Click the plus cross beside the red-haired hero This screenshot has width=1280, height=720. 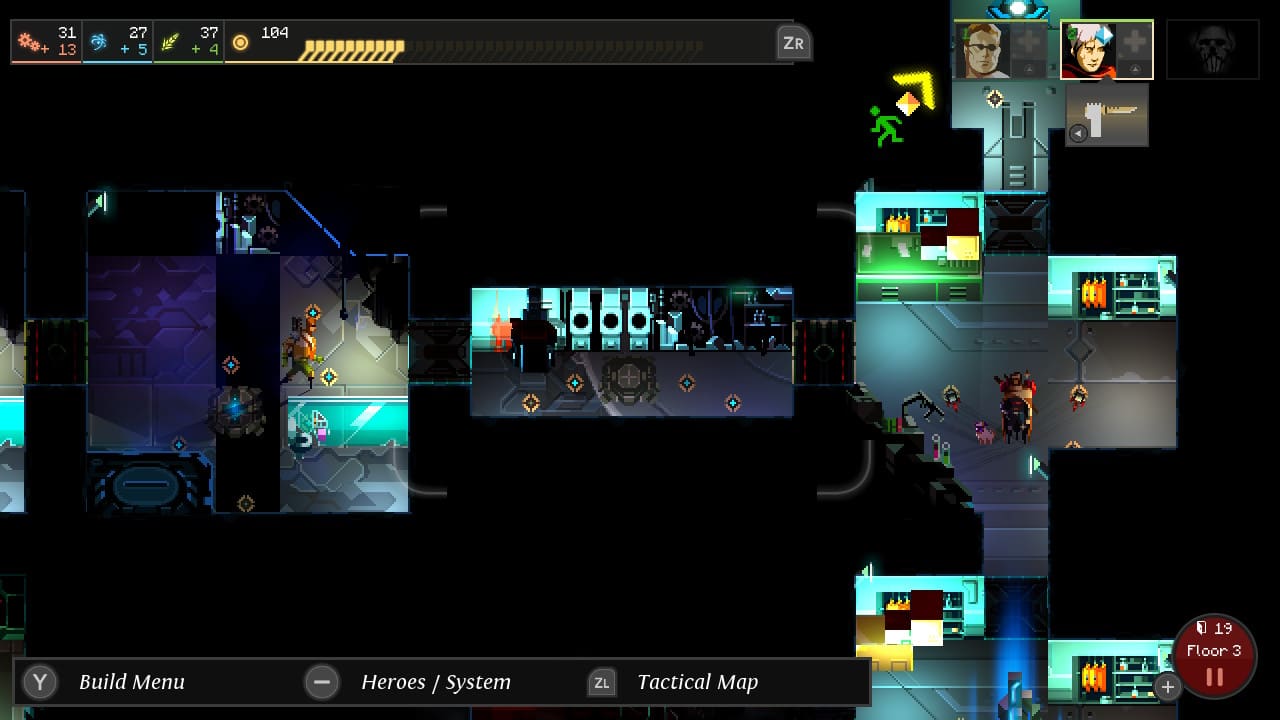pos(1134,43)
